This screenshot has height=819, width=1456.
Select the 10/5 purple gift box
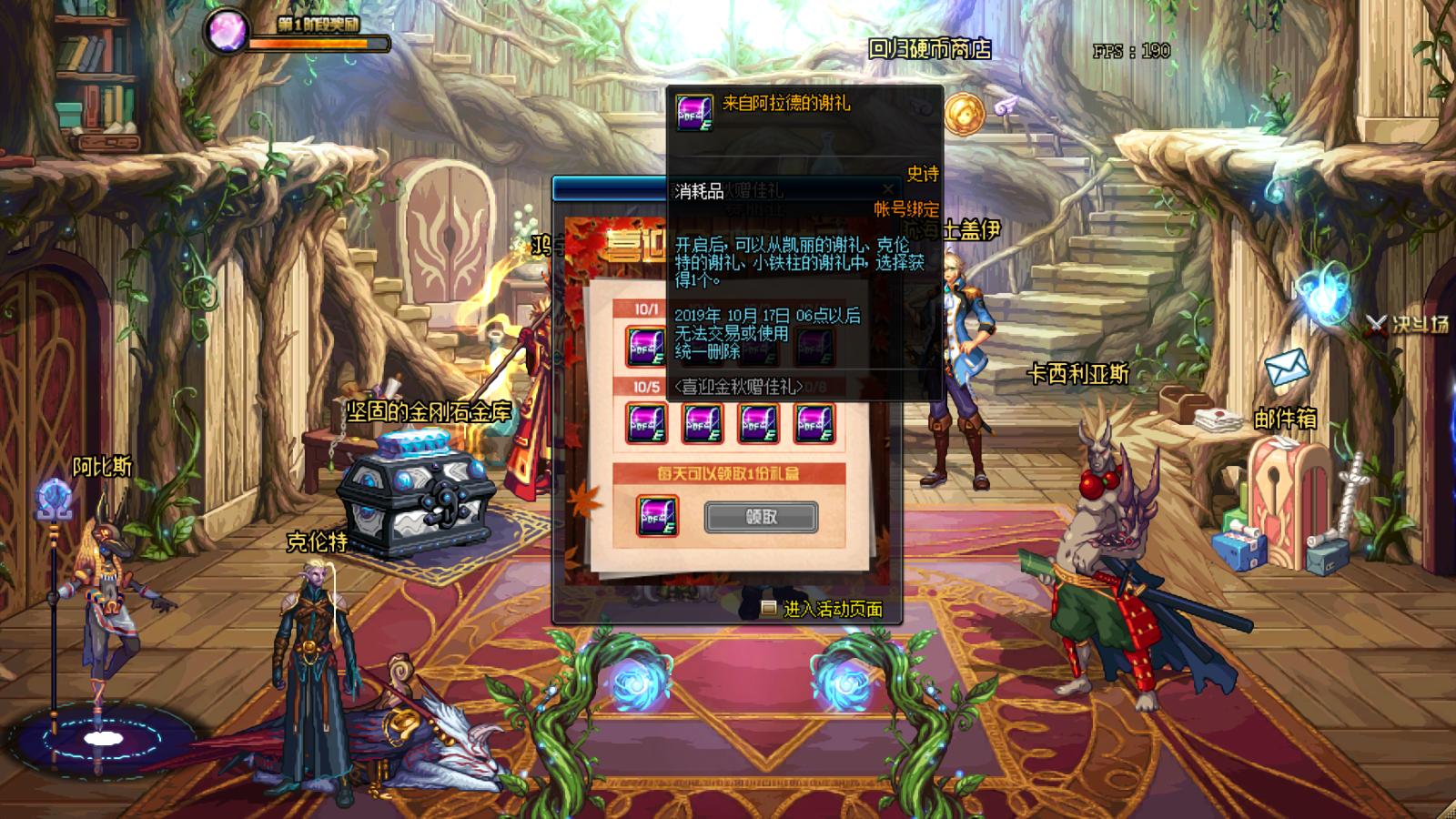(x=646, y=423)
